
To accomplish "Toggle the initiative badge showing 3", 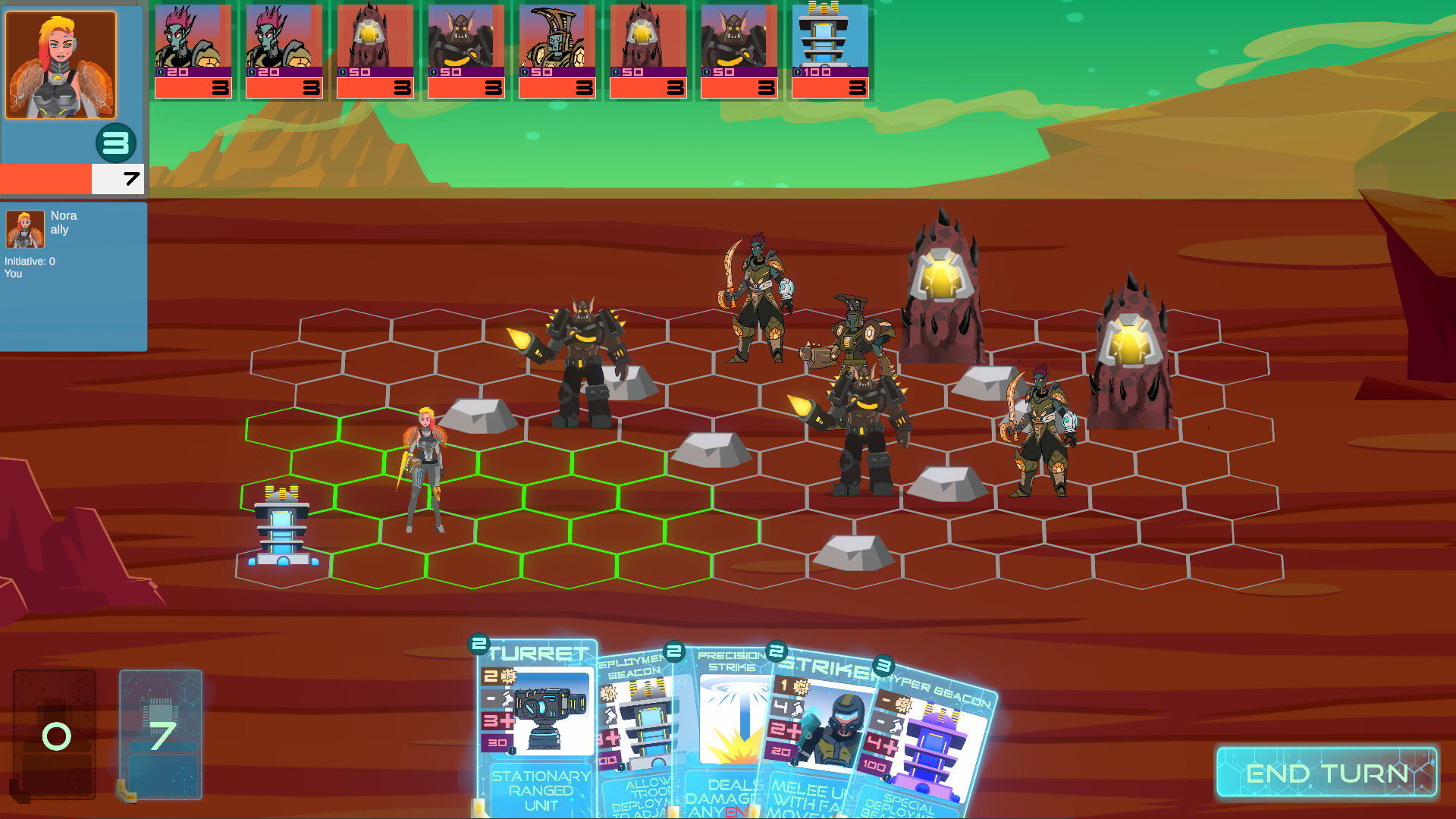I will tap(115, 142).
